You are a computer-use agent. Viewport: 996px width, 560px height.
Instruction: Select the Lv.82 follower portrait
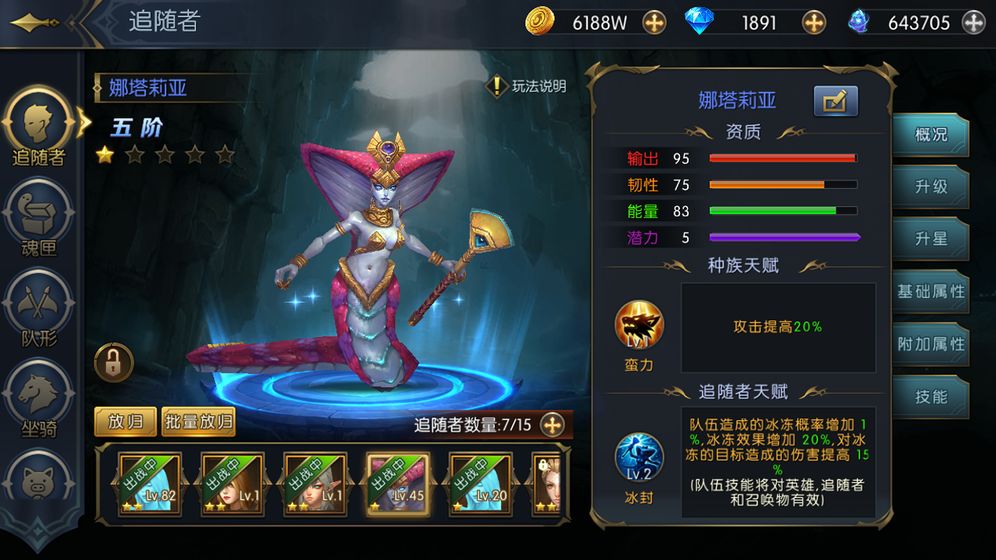click(148, 483)
